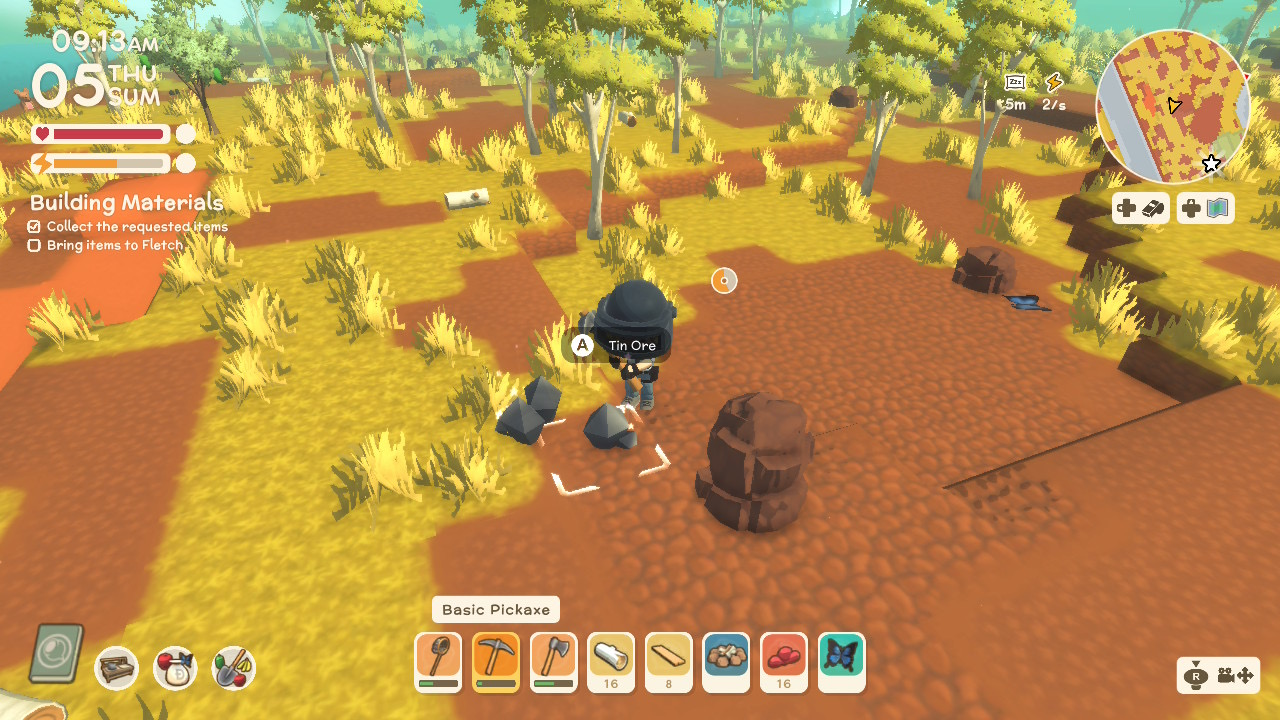Click the money bag with apple icon
1280x720 pixels.
click(175, 668)
